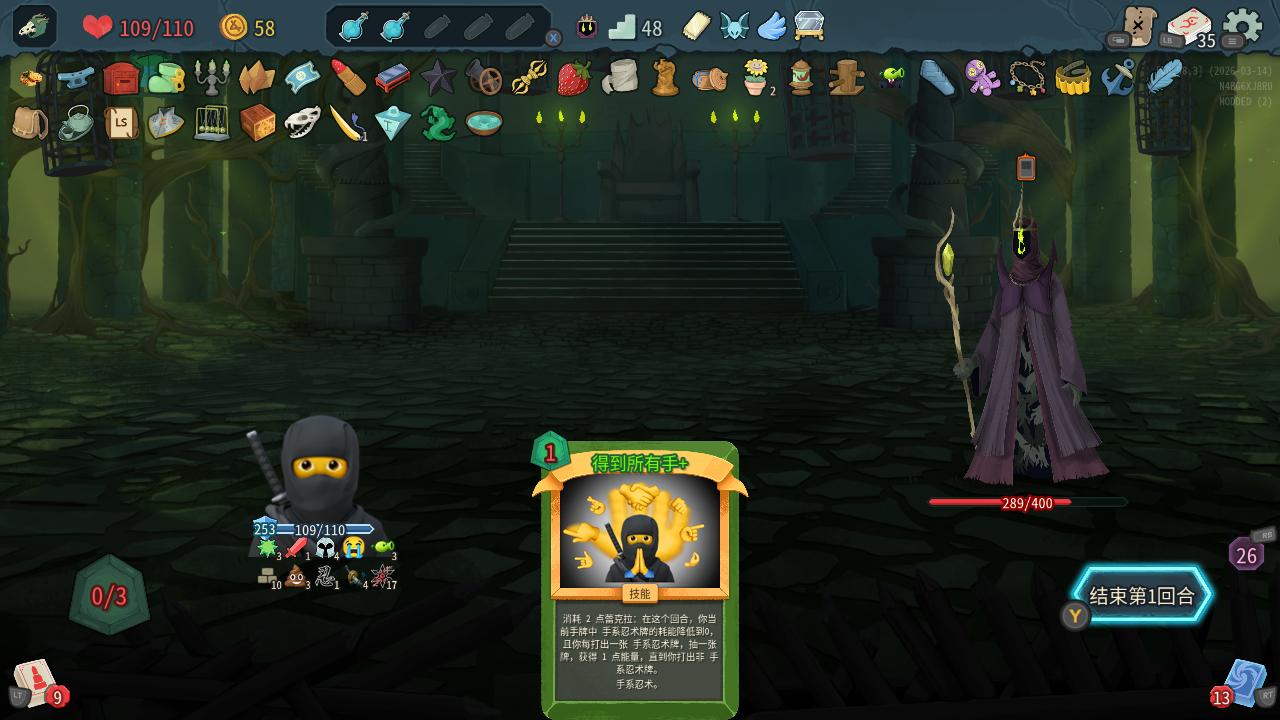Open the draw pile with 9 cards
The height and width of the screenshot is (720, 1280).
36,682
